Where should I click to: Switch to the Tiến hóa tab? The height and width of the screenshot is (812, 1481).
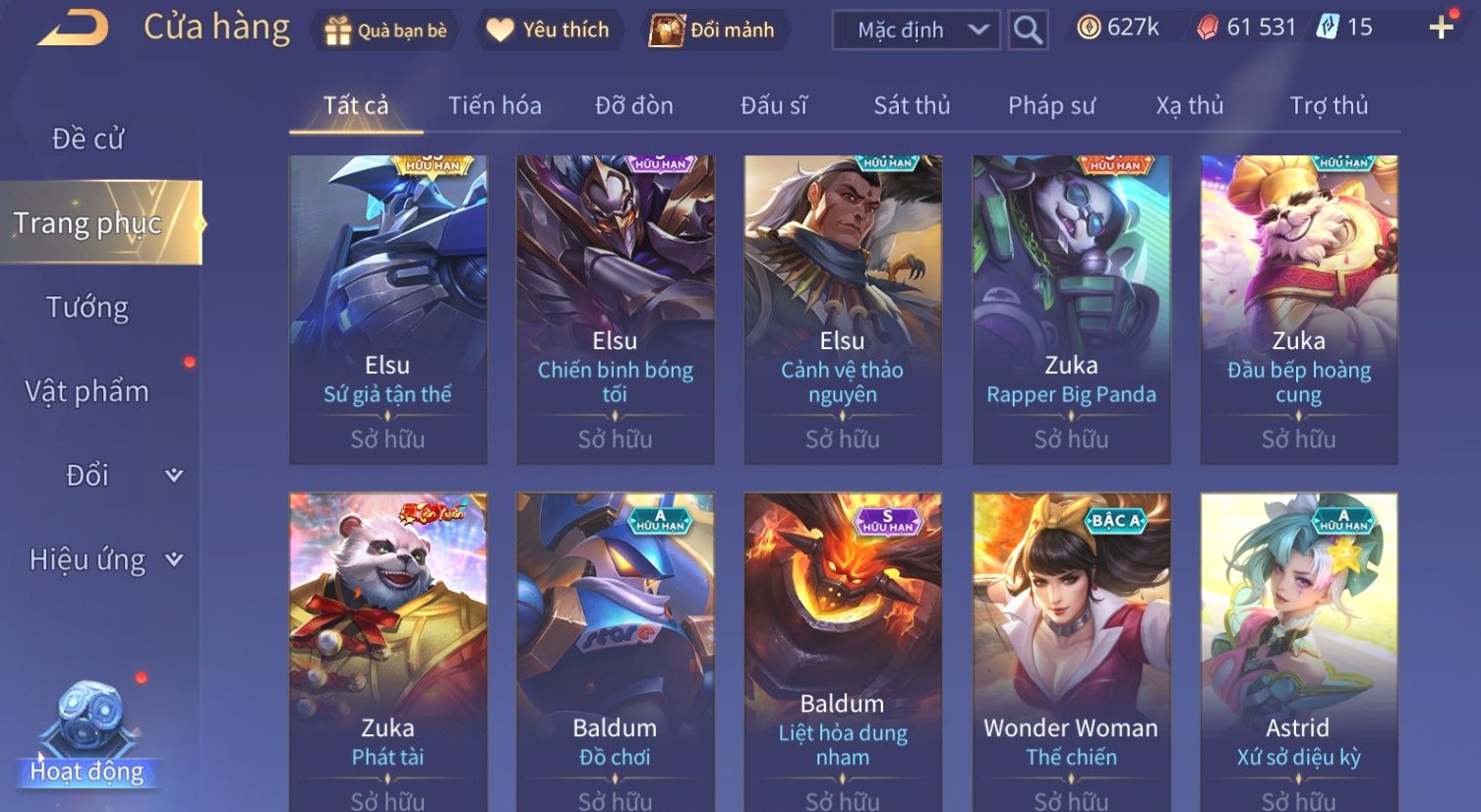[x=495, y=105]
